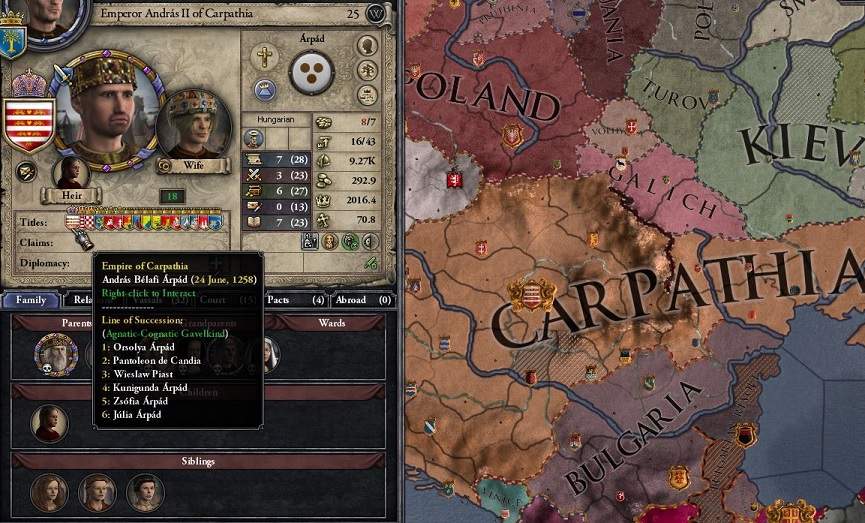Click the blue government type icon
The width and height of the screenshot is (865, 523).
(x=264, y=89)
